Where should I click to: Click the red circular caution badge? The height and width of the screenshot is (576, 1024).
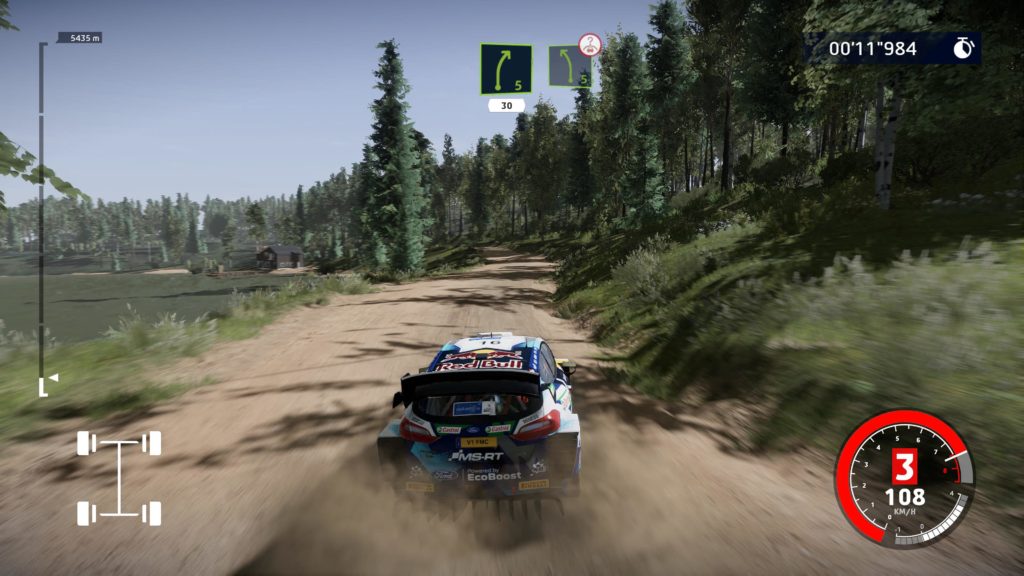pyautogui.click(x=590, y=45)
